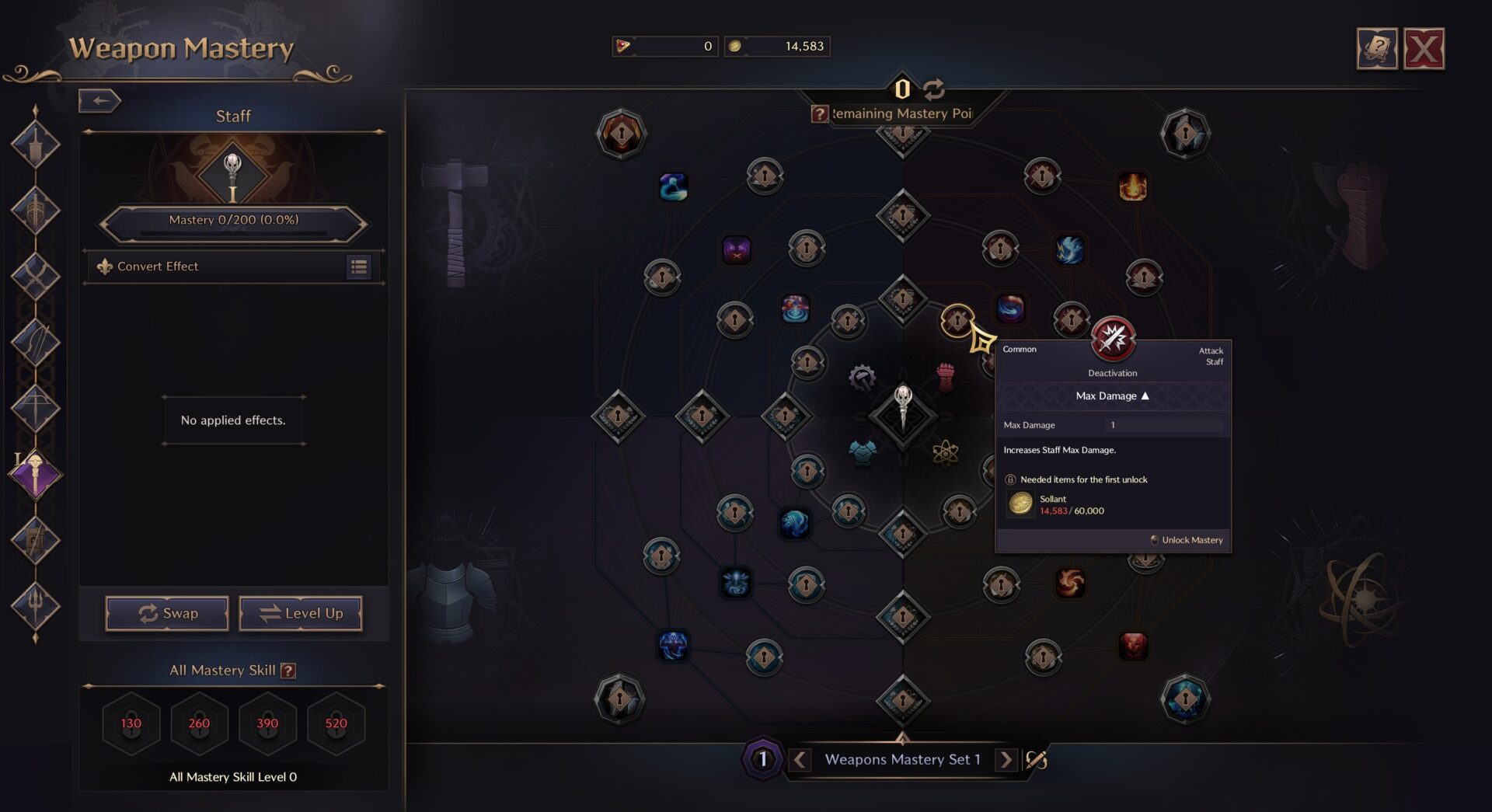The height and width of the screenshot is (812, 1492).
Task: Go back using the Staff panel arrow
Action: pos(99,101)
